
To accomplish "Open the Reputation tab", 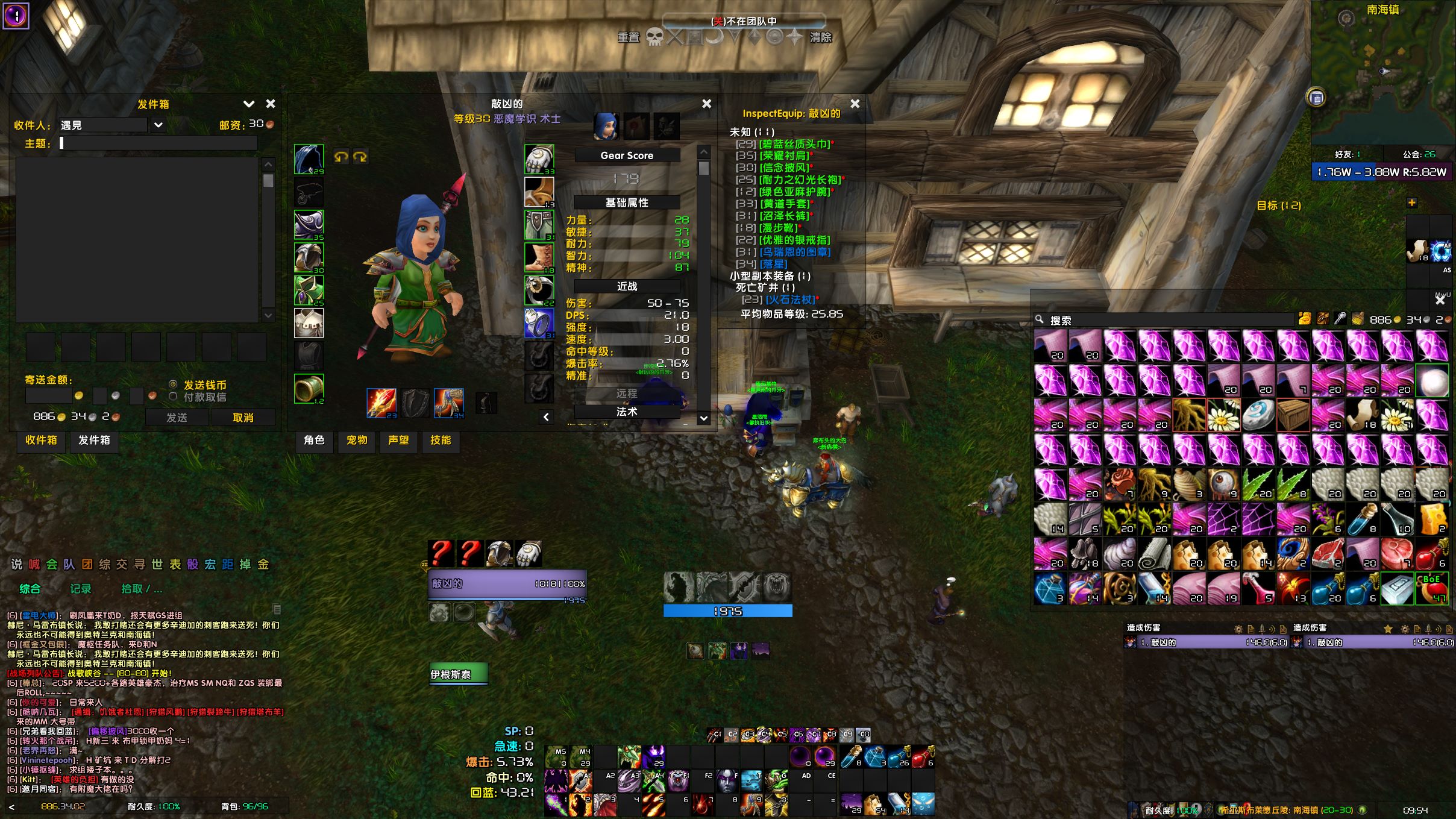I will (x=398, y=441).
